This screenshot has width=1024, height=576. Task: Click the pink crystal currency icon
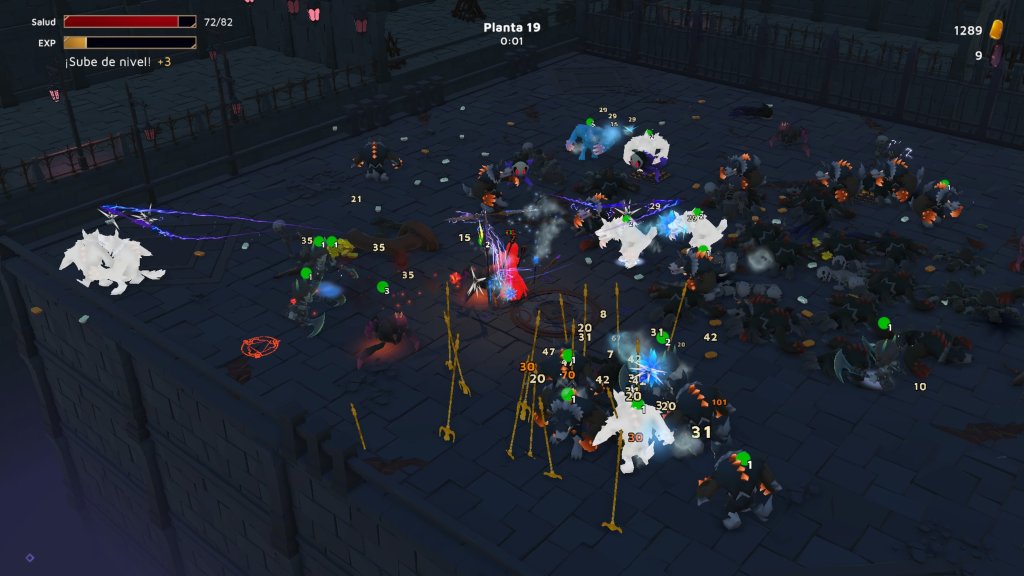pos(996,56)
